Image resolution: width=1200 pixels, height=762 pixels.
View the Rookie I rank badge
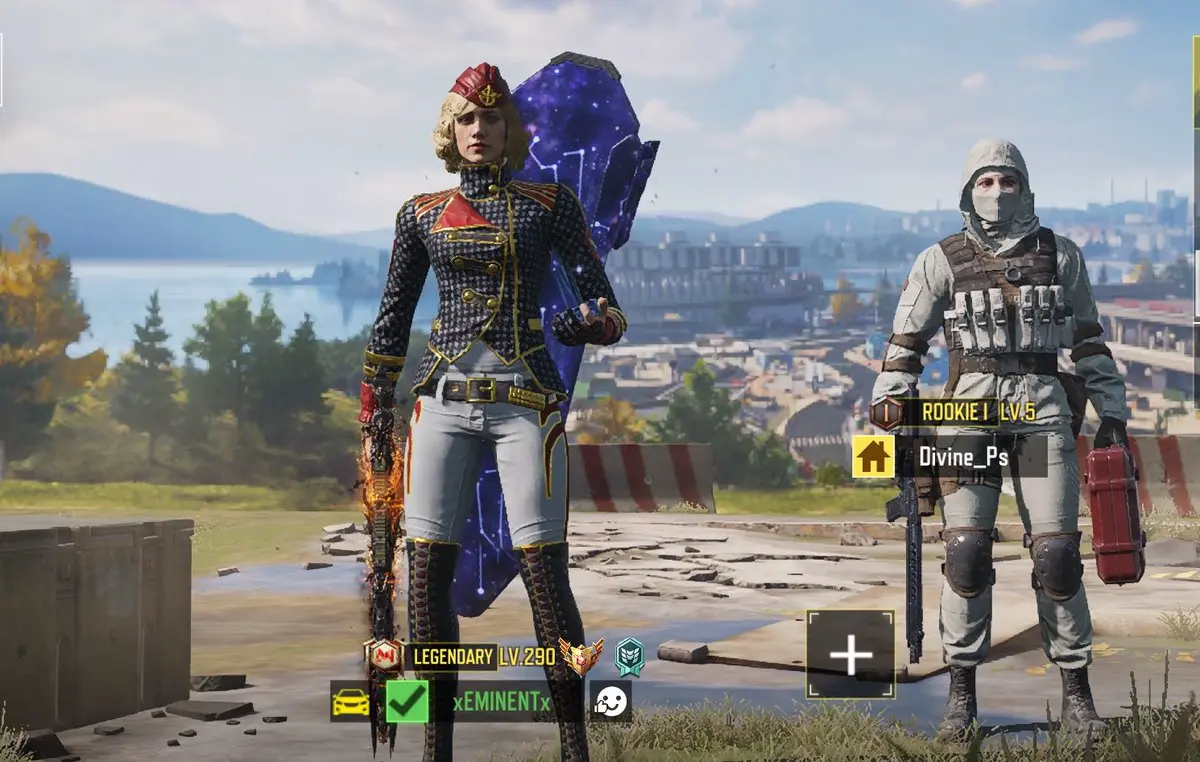(886, 413)
